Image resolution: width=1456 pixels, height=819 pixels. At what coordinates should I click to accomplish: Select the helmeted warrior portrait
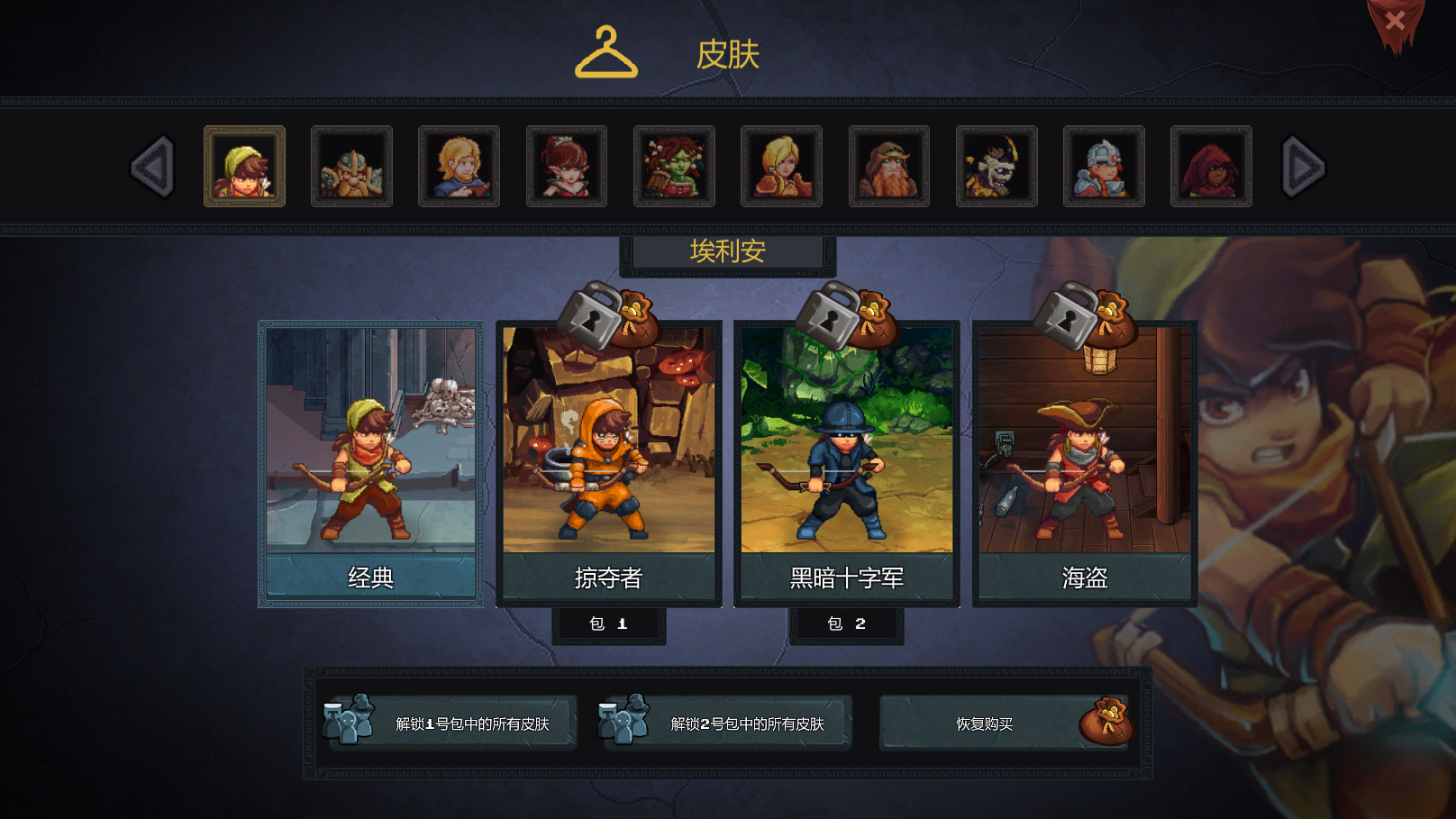click(x=1104, y=168)
